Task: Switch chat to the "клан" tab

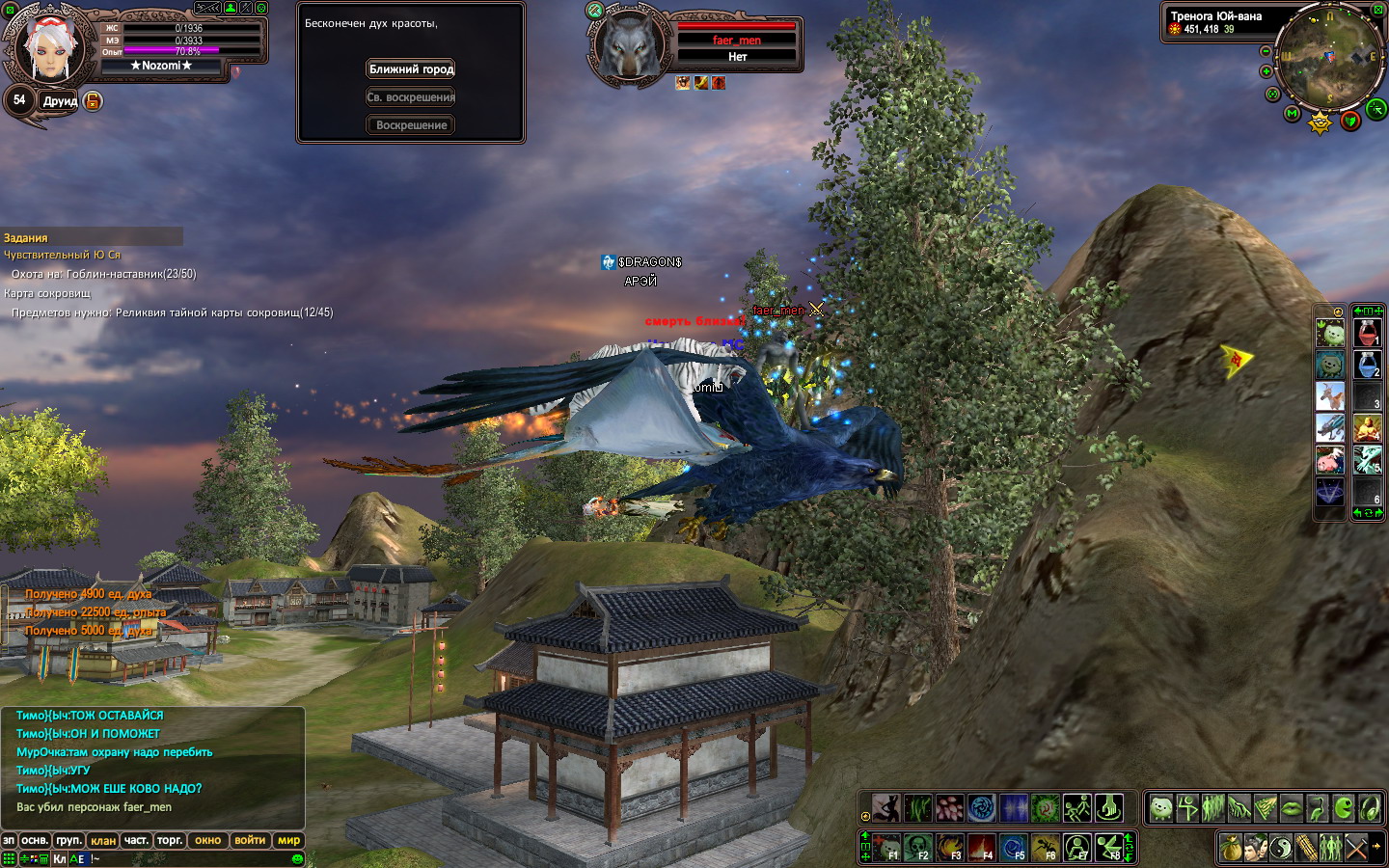Action: pos(103,840)
